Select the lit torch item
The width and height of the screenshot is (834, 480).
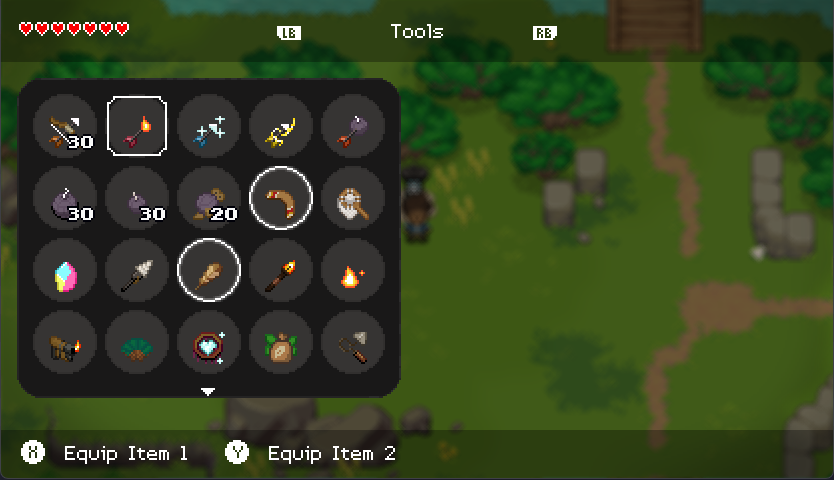click(281, 271)
